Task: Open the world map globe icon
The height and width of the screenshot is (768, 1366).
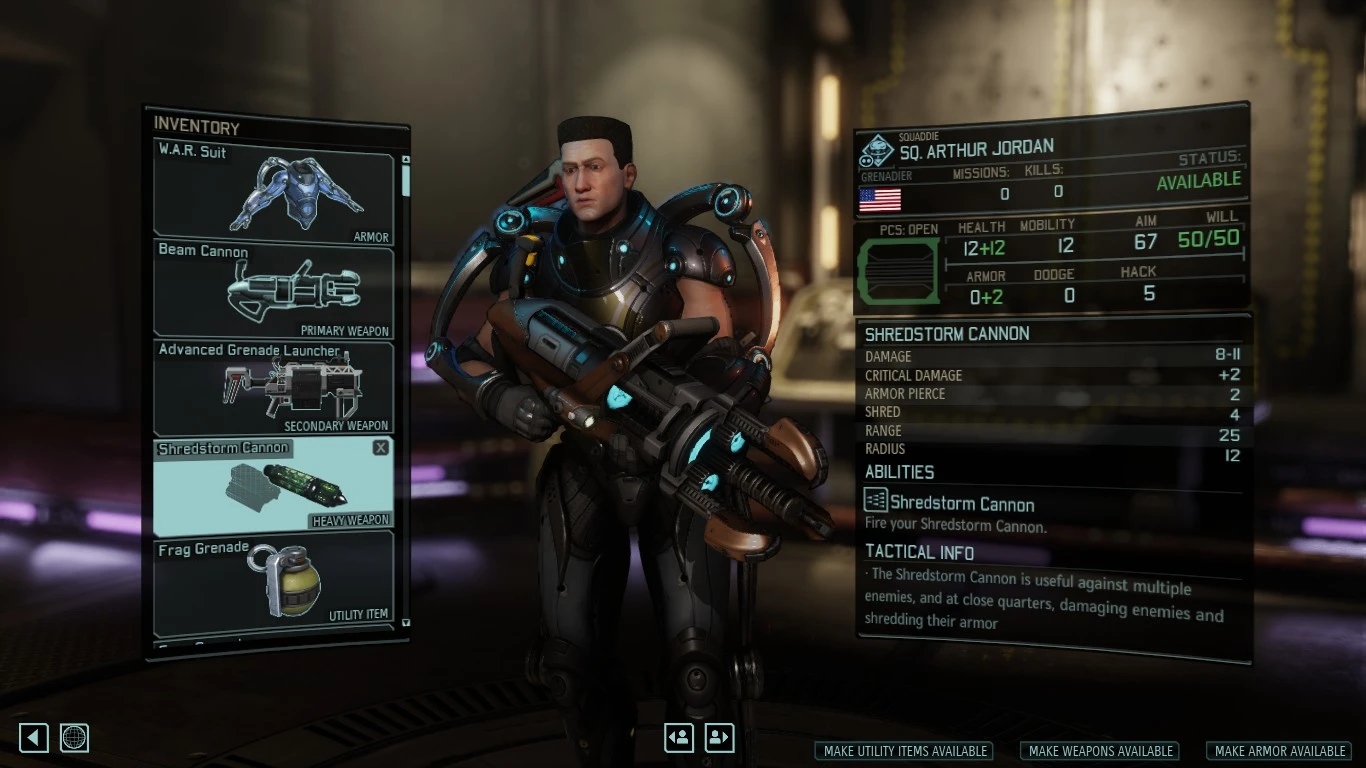Action: [75, 737]
